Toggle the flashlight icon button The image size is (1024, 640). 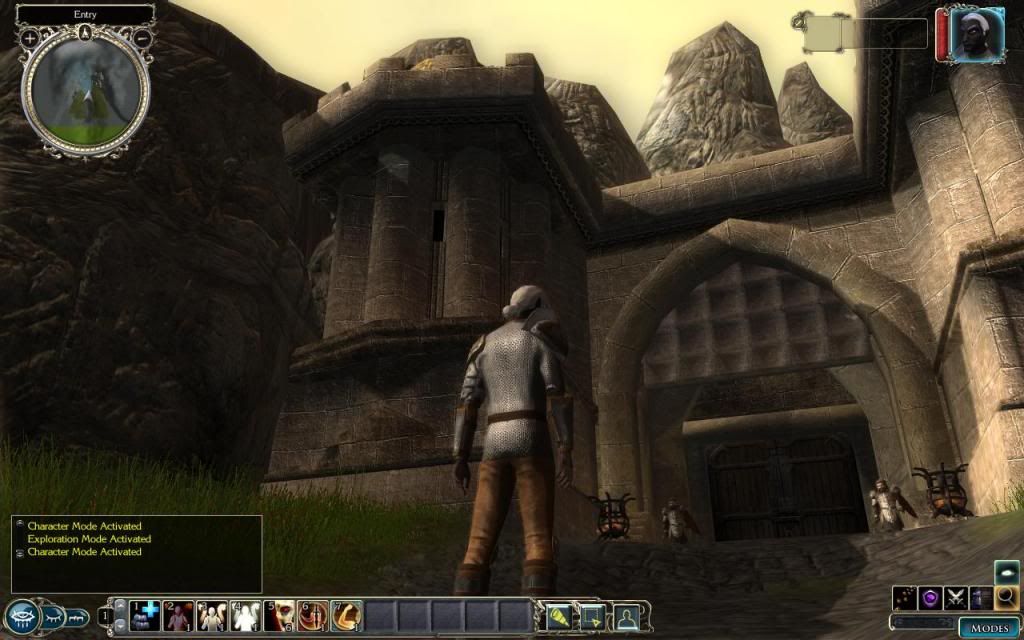coord(557,617)
